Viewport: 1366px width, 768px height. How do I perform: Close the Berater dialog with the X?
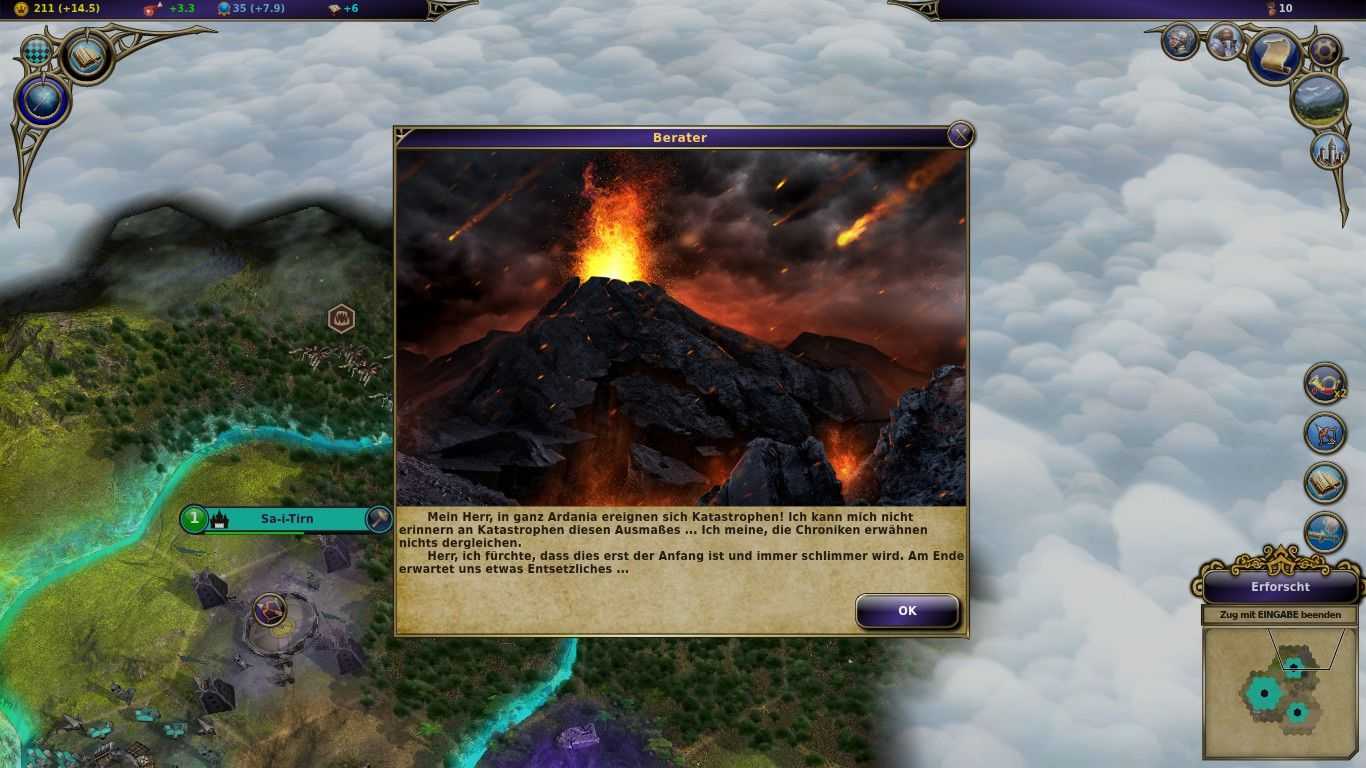(x=960, y=135)
